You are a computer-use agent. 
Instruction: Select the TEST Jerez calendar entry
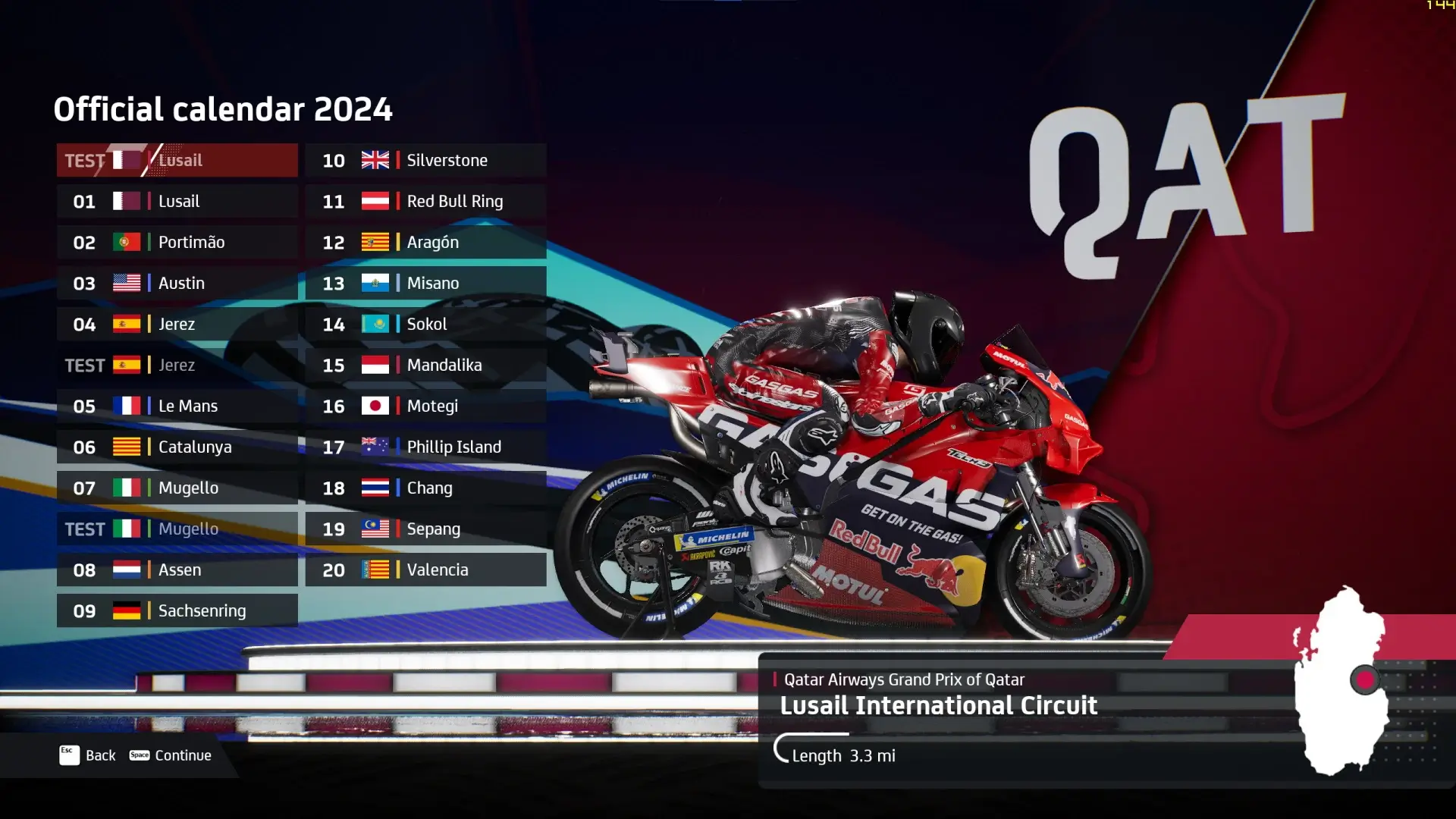[177, 365]
